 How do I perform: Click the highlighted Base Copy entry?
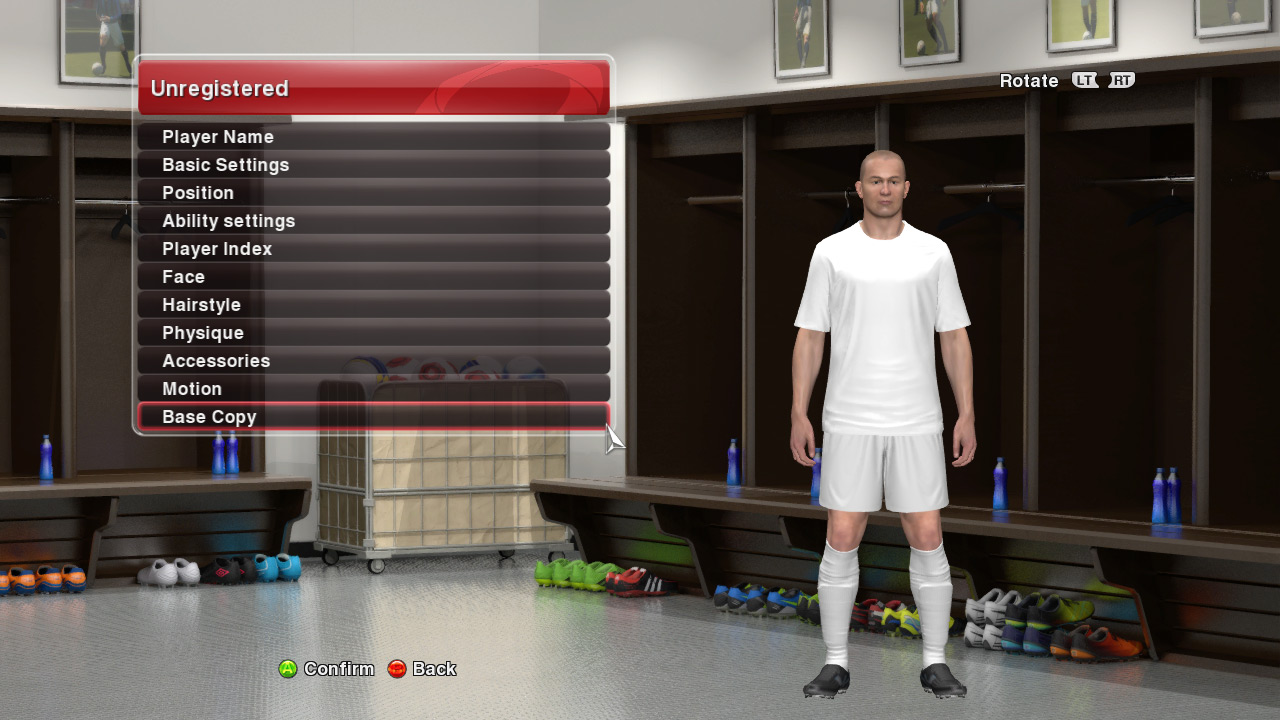point(373,417)
